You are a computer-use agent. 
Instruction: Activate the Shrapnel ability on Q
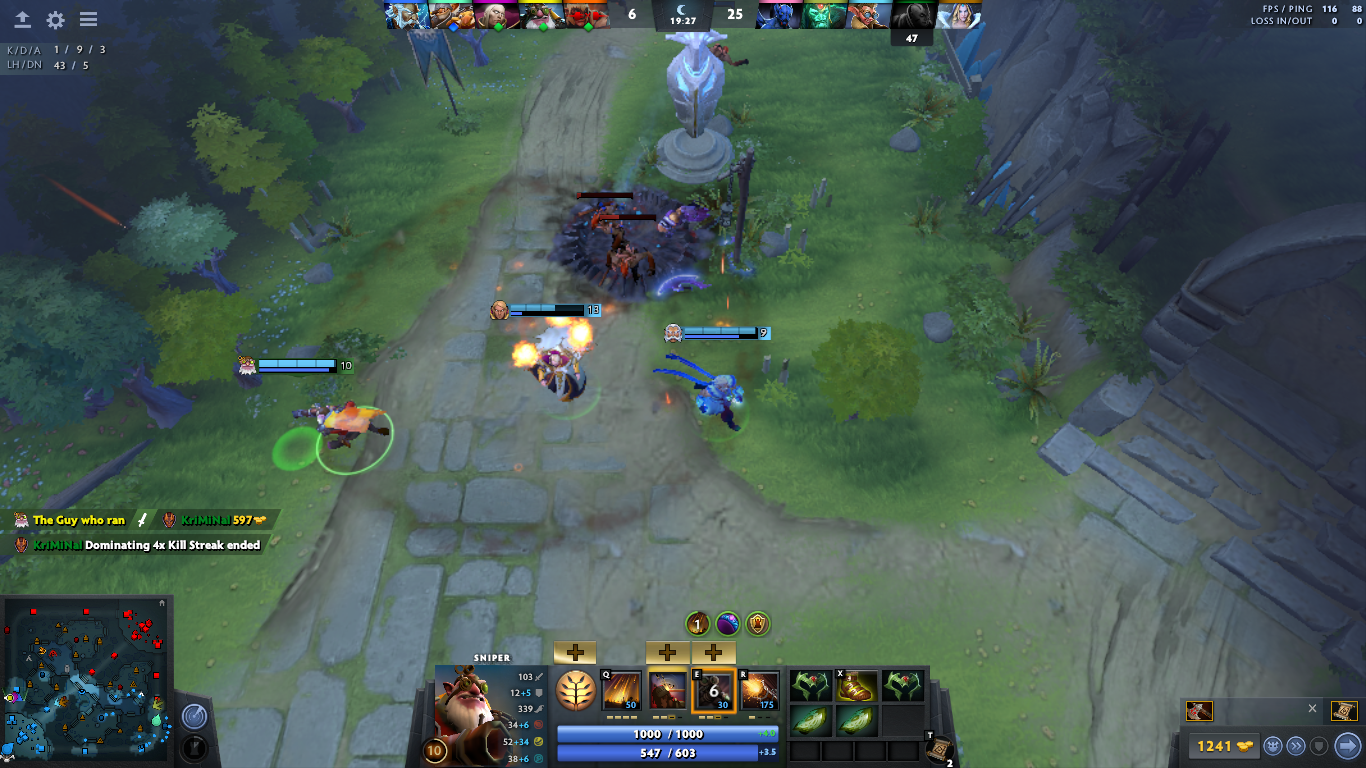[620, 690]
